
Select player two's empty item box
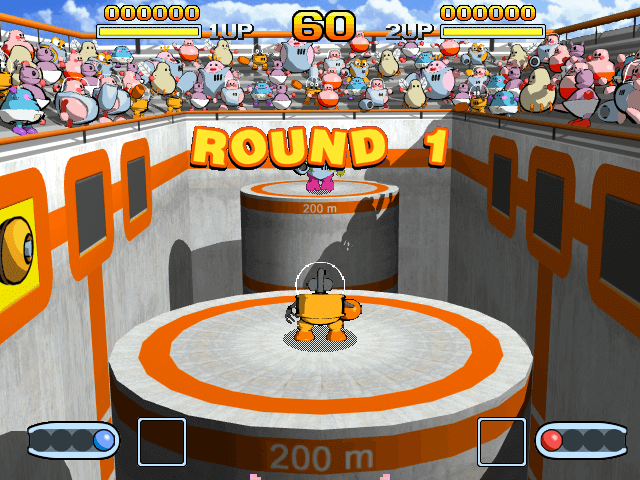point(501,442)
